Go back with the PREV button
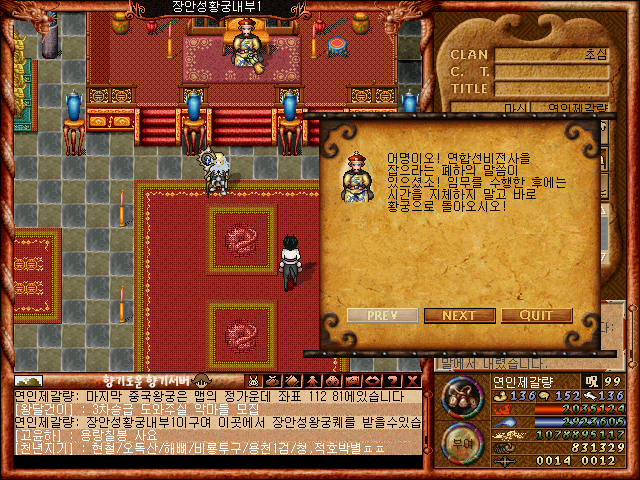This screenshot has height=480, width=640. point(382,315)
